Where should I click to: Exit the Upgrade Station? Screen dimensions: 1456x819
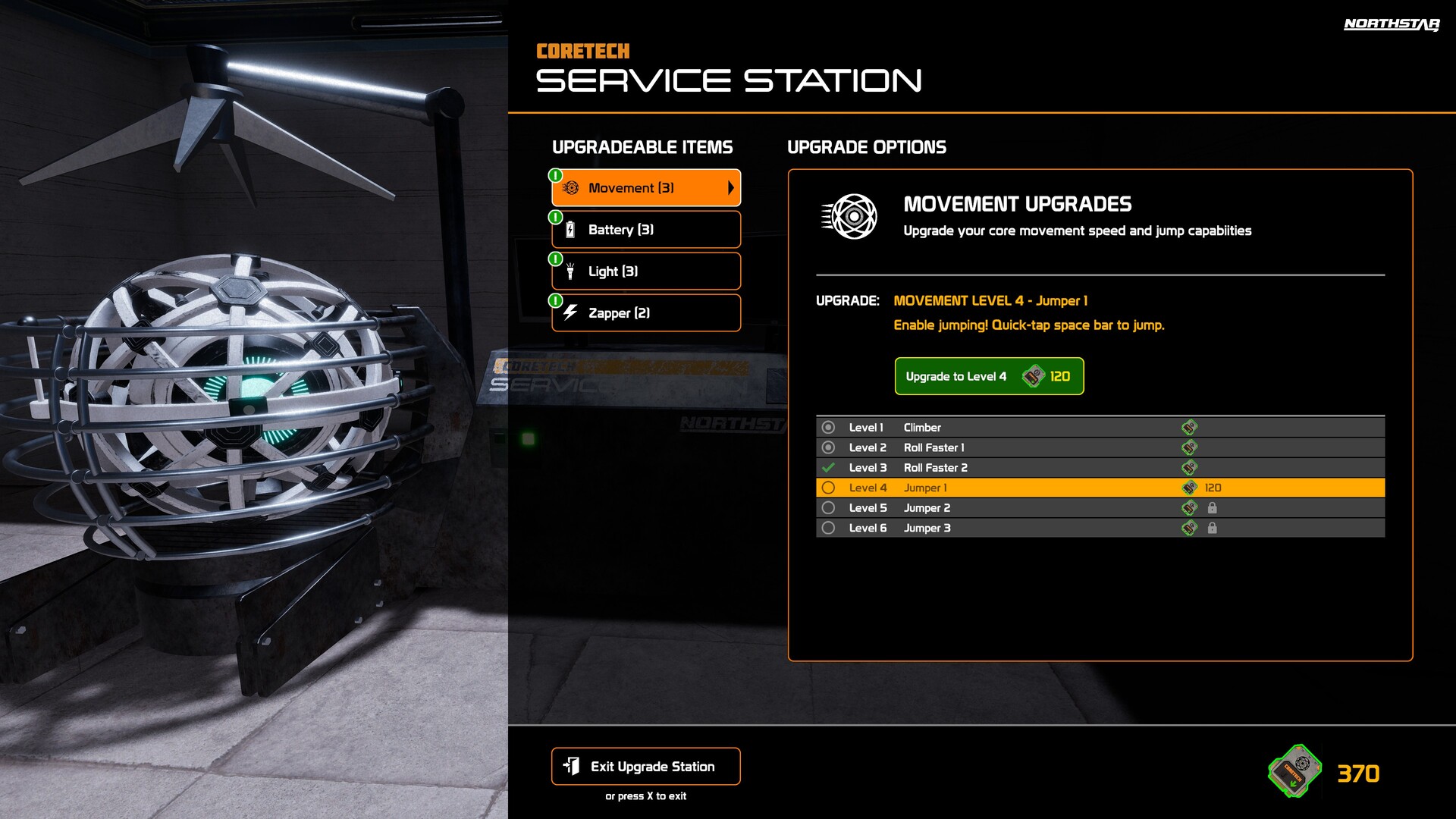coord(646,767)
